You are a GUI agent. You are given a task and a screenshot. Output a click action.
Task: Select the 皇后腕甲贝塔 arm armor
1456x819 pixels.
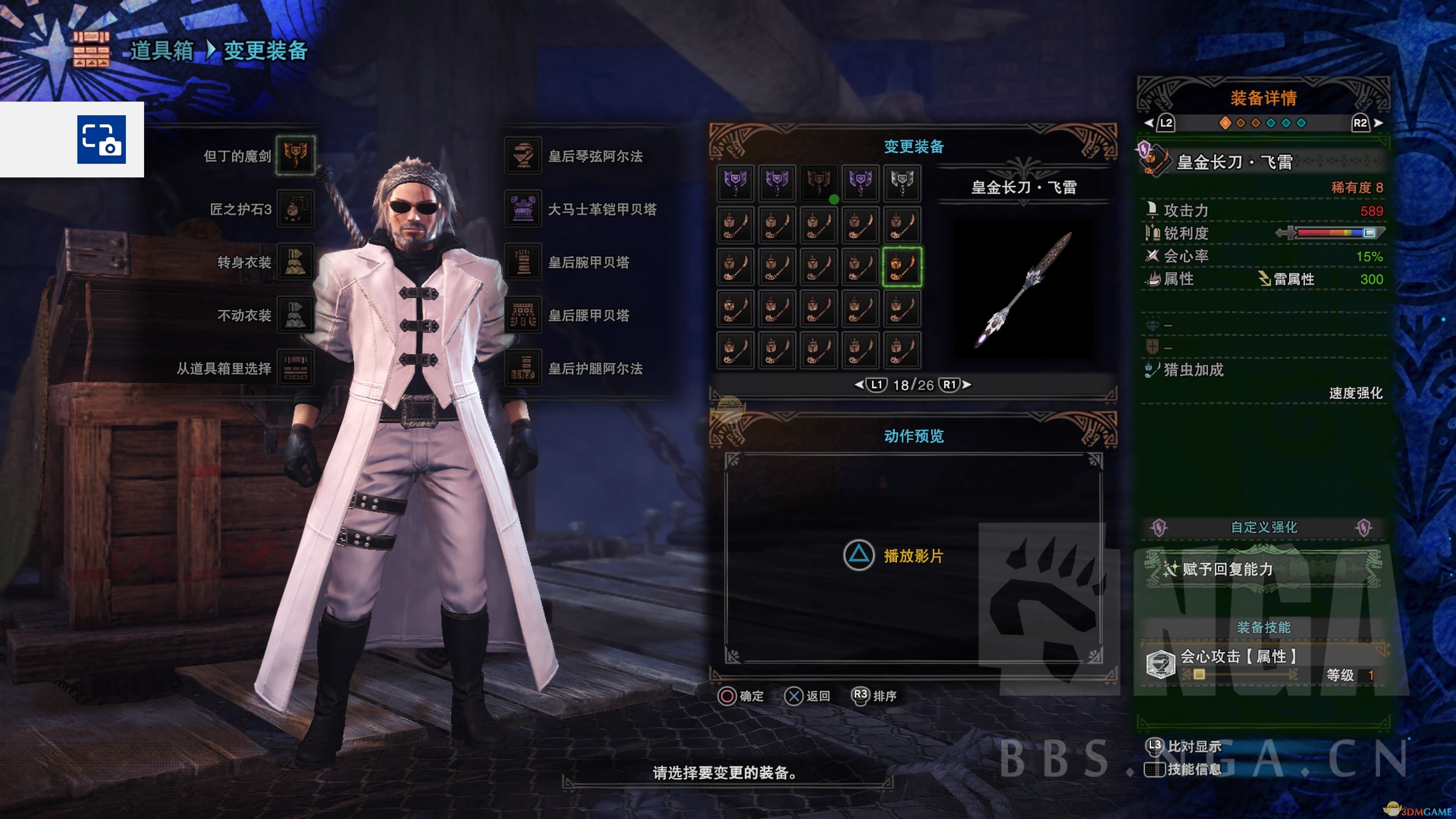(x=523, y=262)
